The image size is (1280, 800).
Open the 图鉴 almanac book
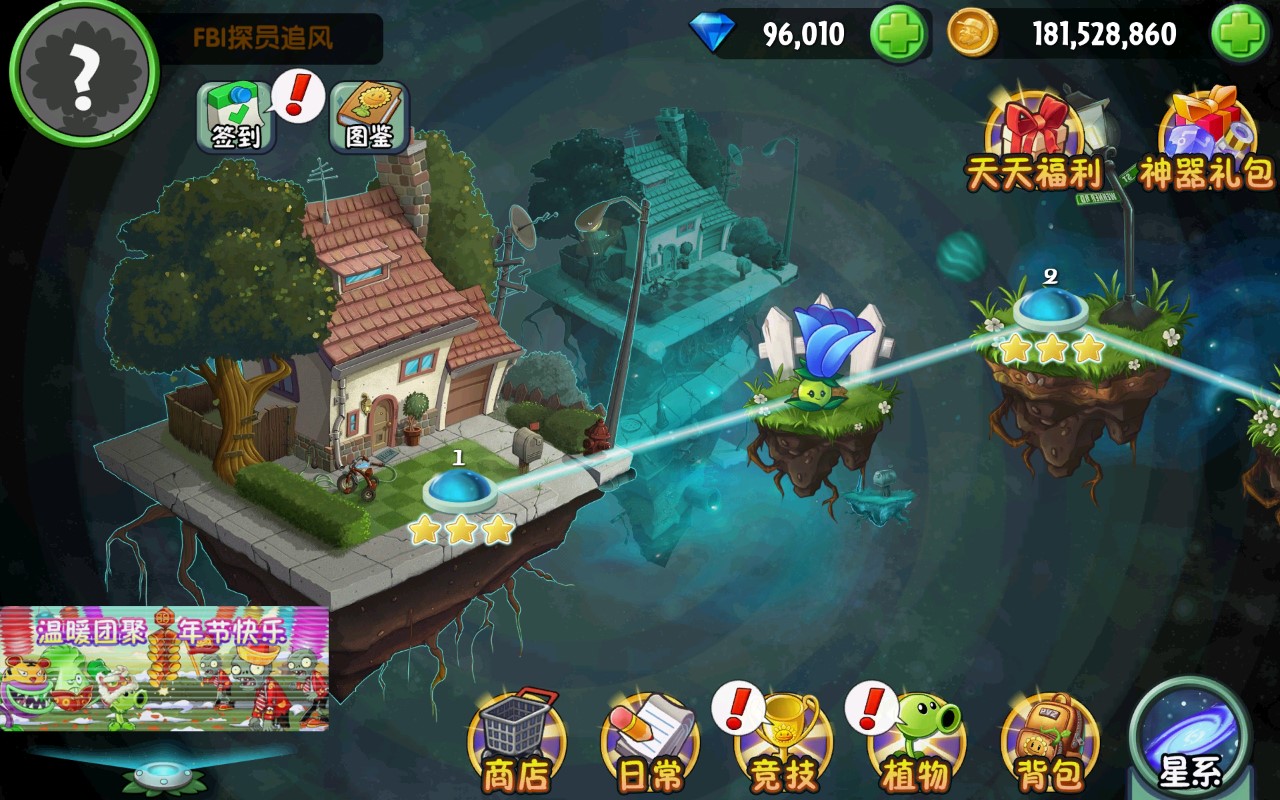369,117
